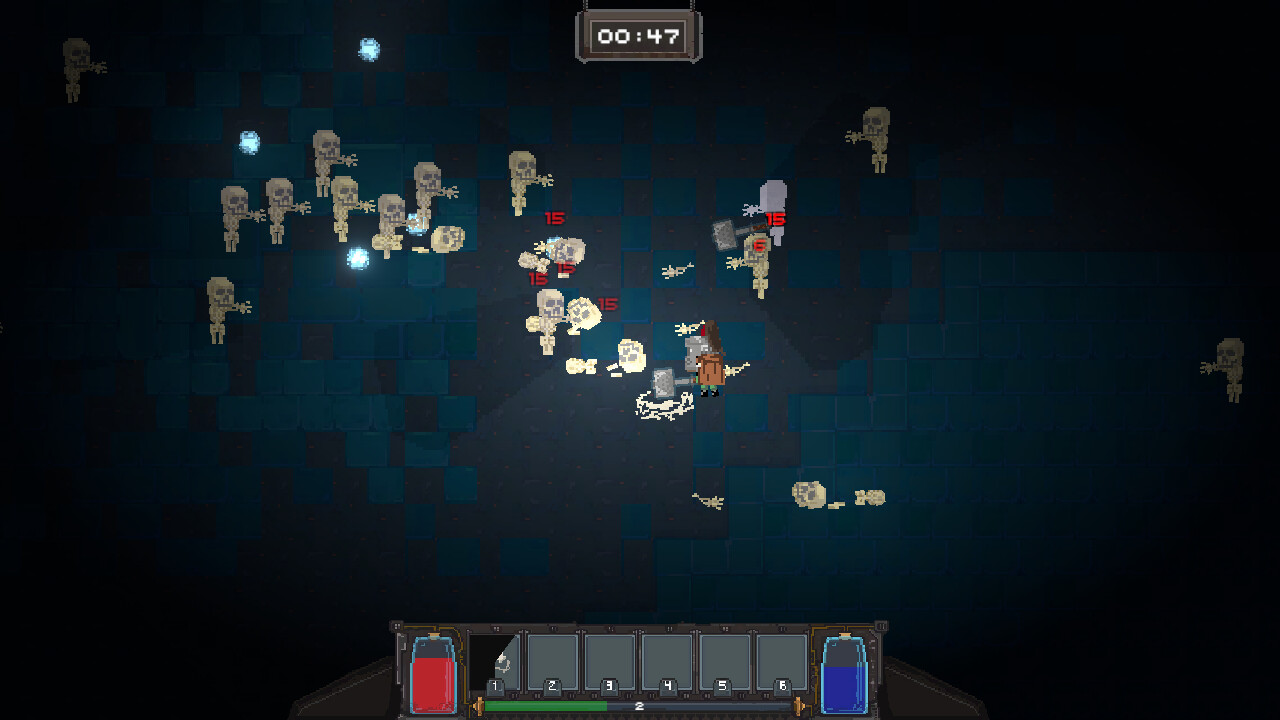Click the level 2 indicator on the XP bar
Viewport: 1280px width, 720px height.
click(x=639, y=706)
